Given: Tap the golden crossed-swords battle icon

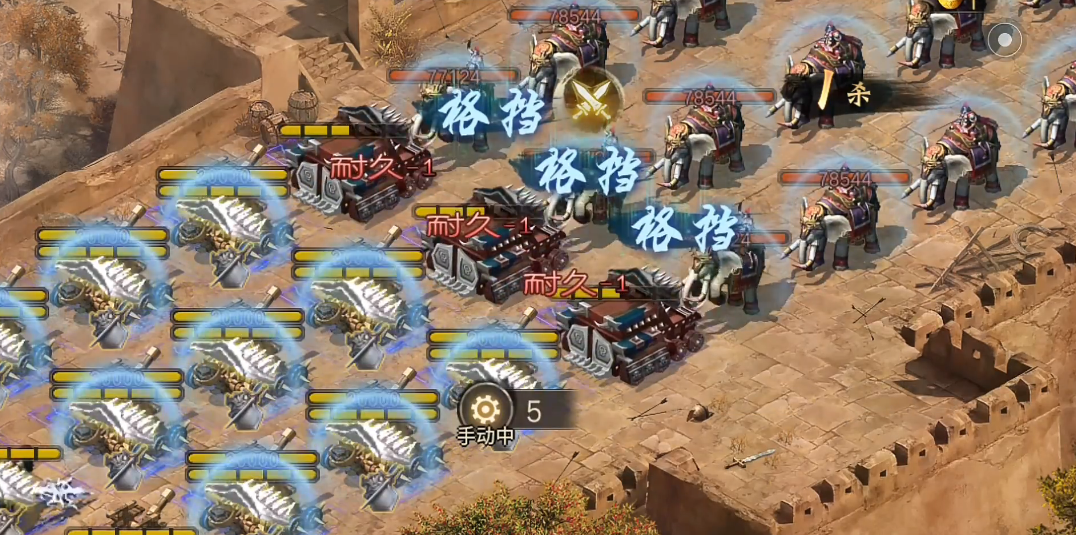Looking at the screenshot, I should pyautogui.click(x=593, y=98).
